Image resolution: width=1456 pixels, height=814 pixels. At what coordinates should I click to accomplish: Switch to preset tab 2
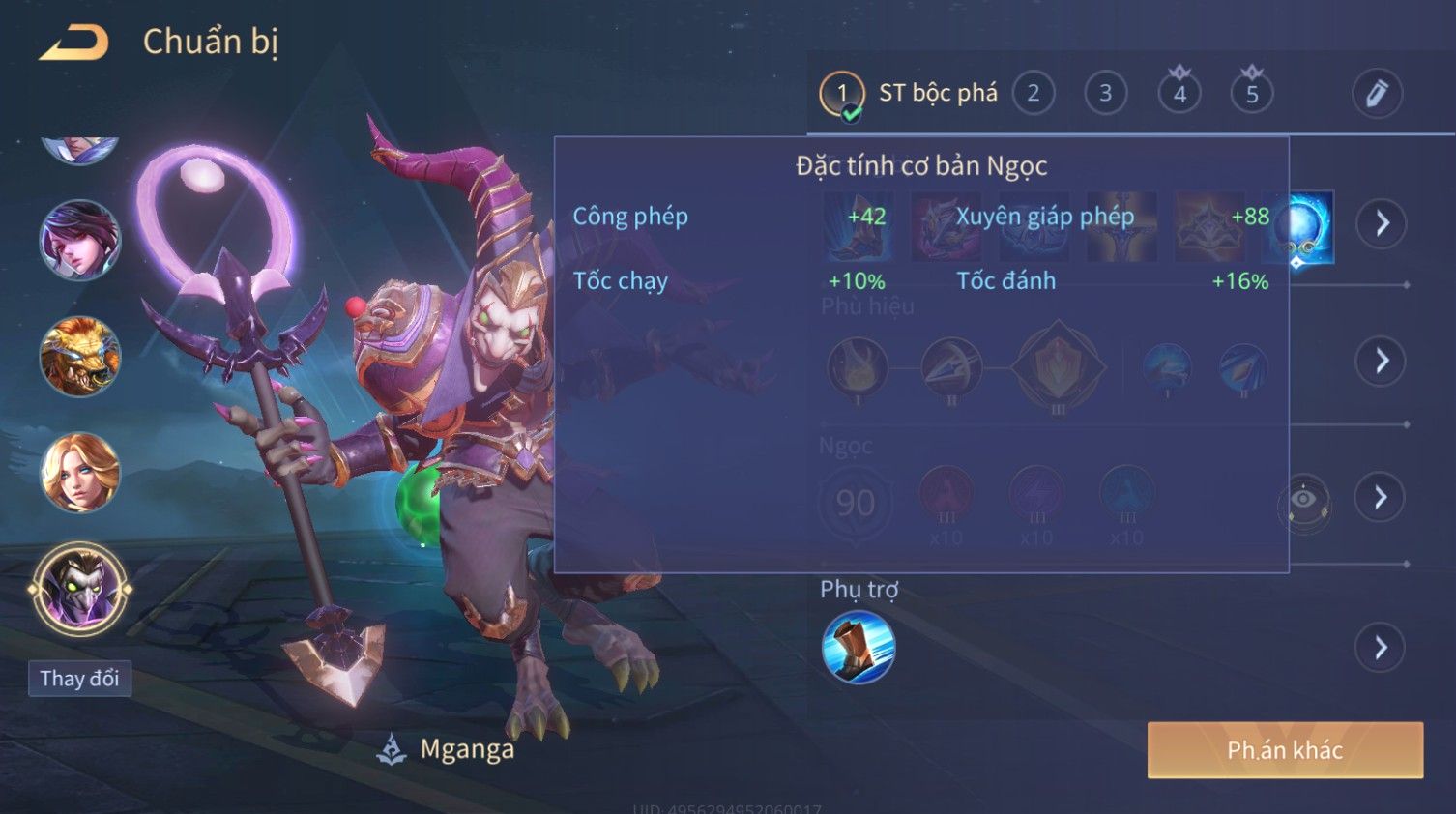pos(1033,94)
